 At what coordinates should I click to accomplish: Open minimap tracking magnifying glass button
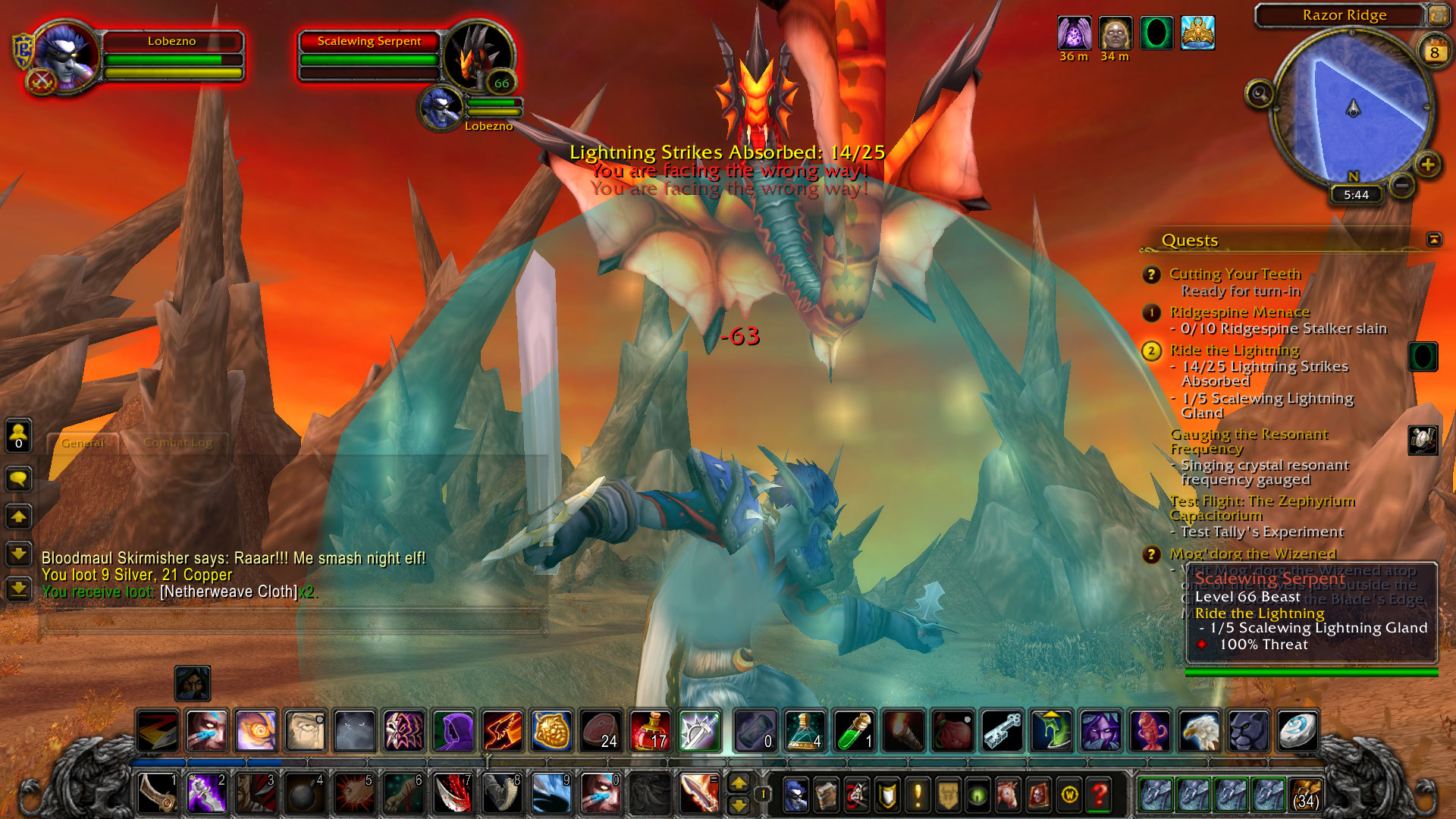point(1260,94)
